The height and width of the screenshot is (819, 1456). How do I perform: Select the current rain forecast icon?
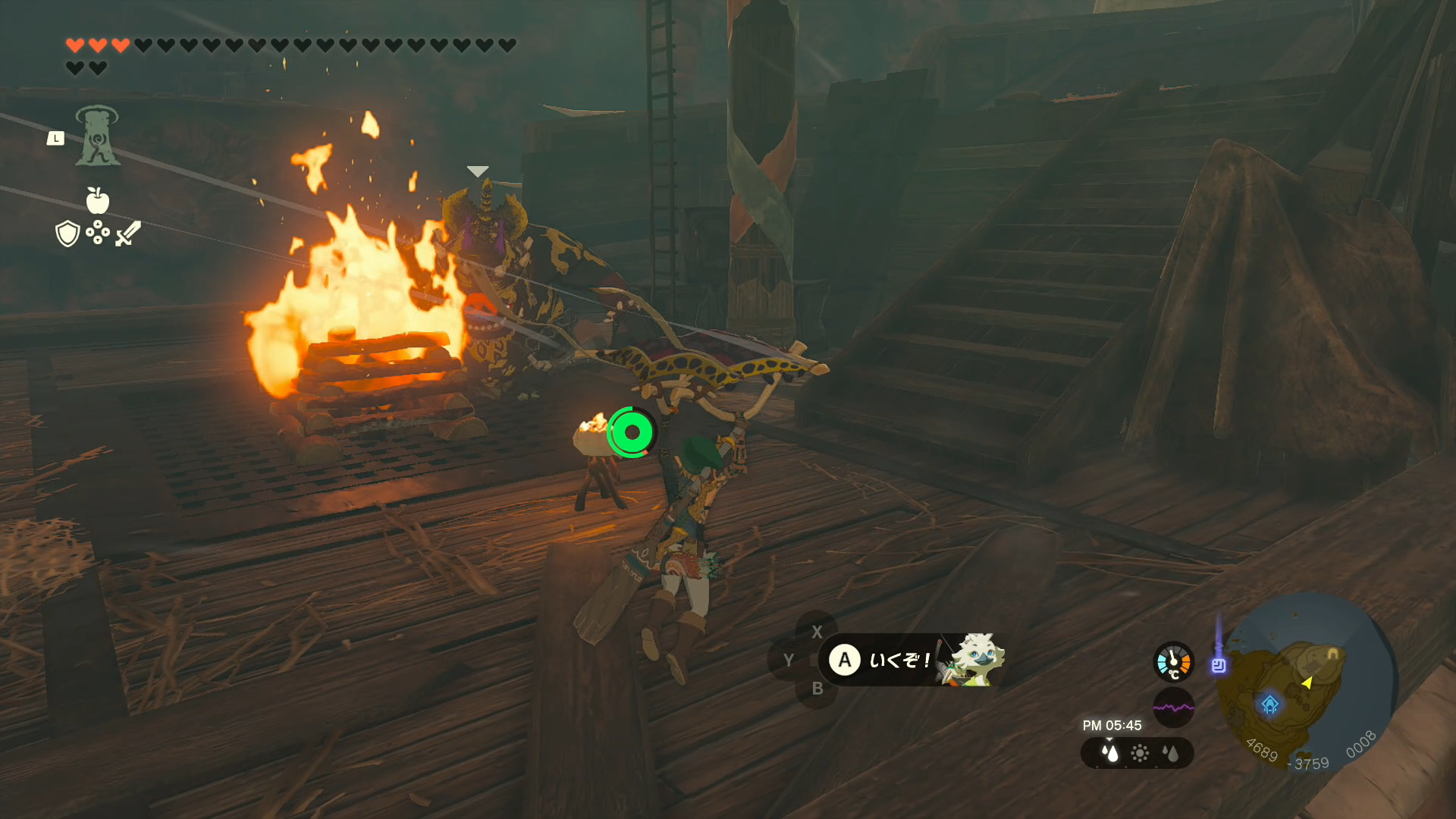[x=1110, y=753]
